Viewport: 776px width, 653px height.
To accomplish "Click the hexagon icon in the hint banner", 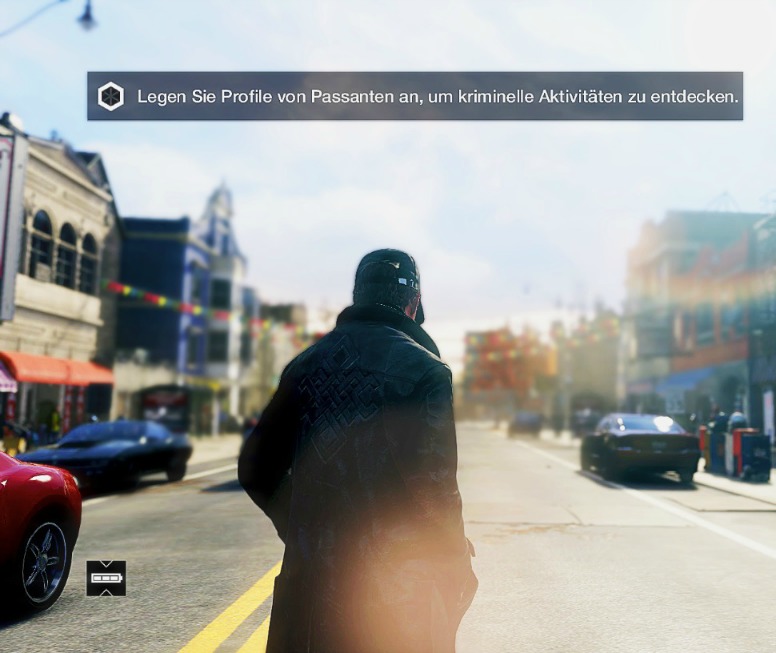I will coord(110,97).
